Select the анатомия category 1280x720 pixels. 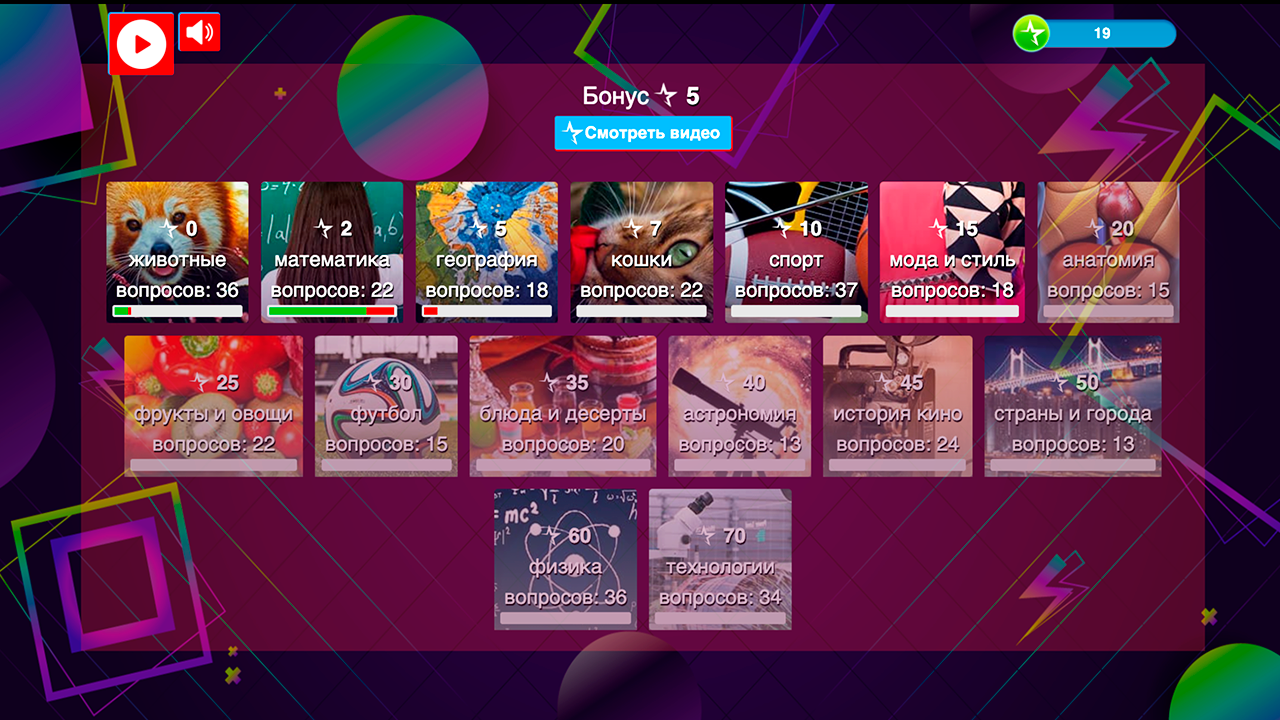[x=1107, y=250]
